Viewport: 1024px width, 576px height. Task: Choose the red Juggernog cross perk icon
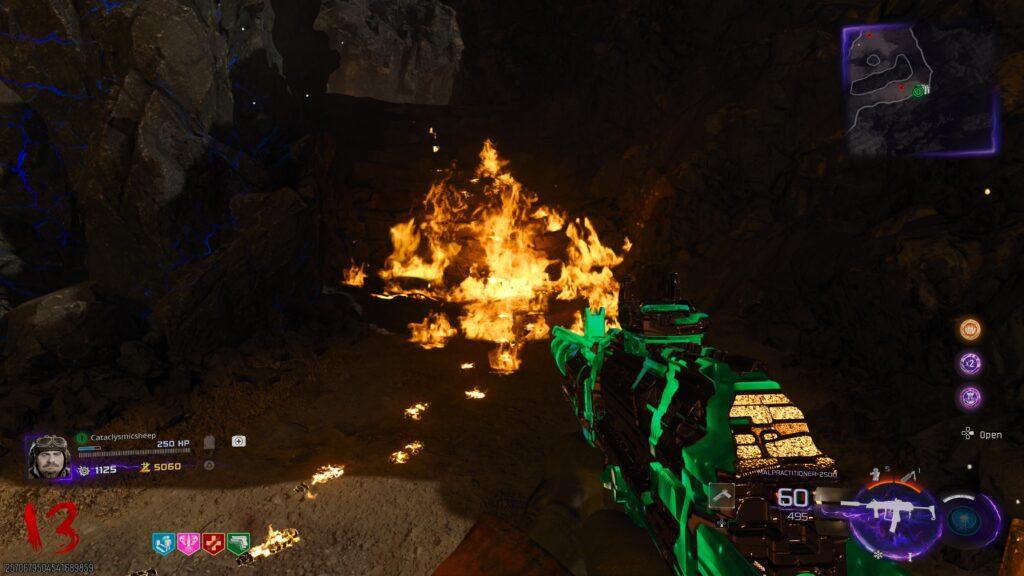point(213,543)
